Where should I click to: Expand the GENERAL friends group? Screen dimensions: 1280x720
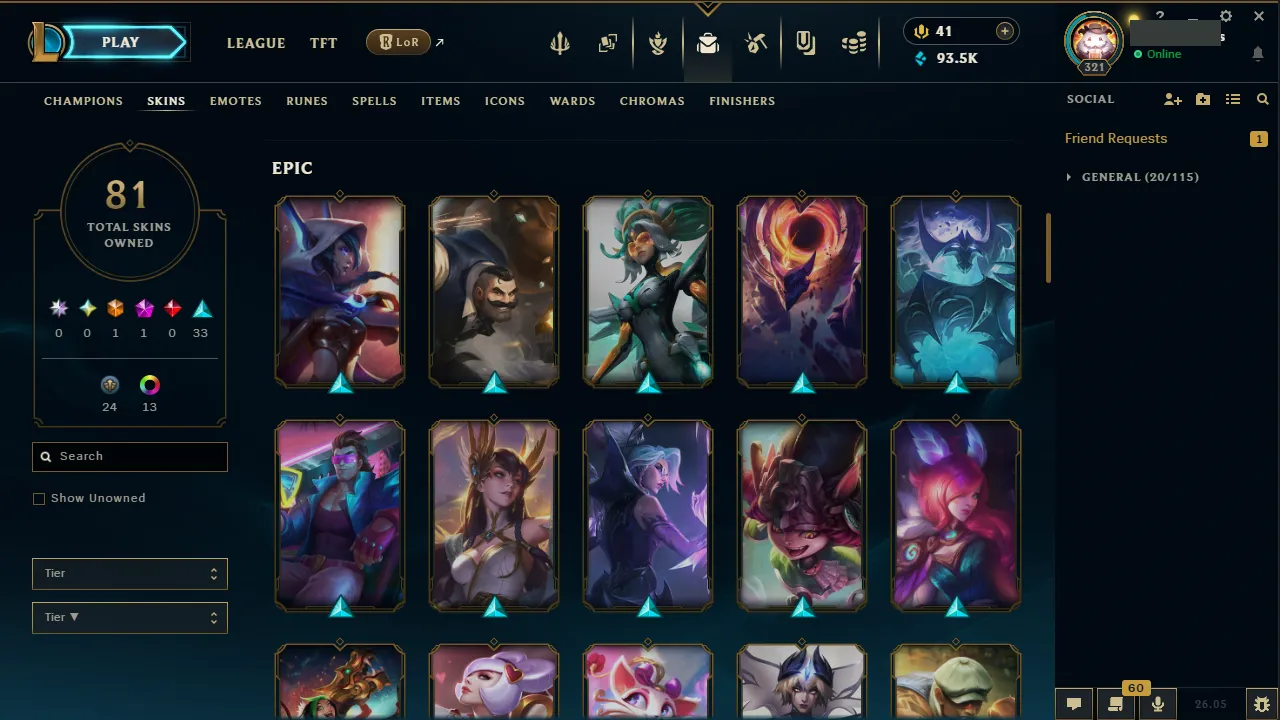[1069, 177]
